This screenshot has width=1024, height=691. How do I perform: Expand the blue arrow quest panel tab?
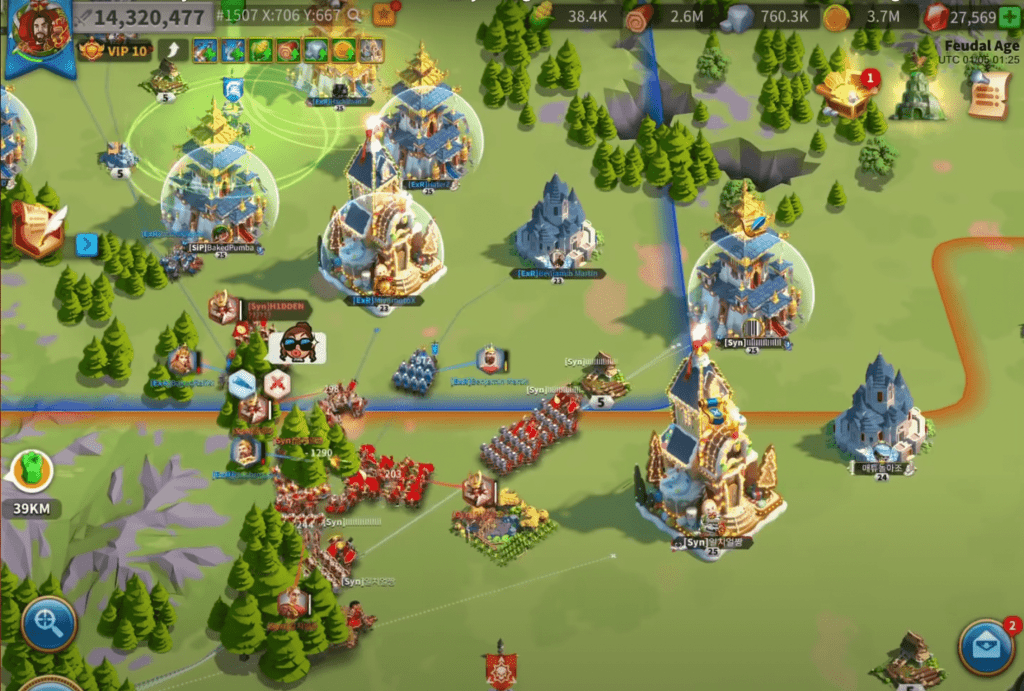87,244
